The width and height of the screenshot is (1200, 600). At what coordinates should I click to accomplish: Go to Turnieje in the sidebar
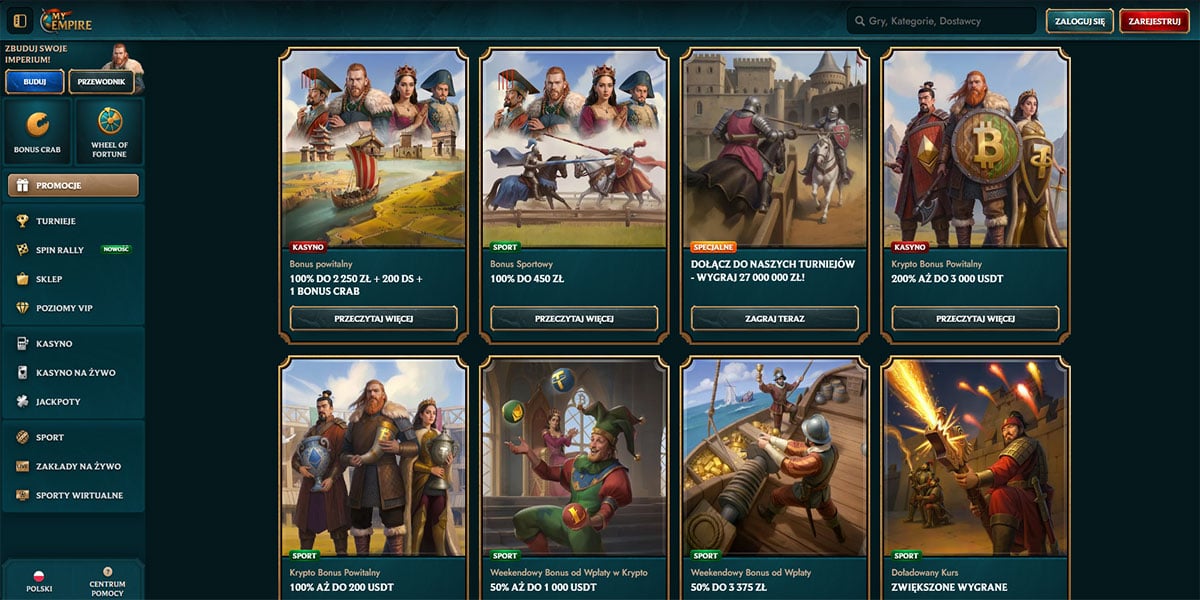(56, 221)
